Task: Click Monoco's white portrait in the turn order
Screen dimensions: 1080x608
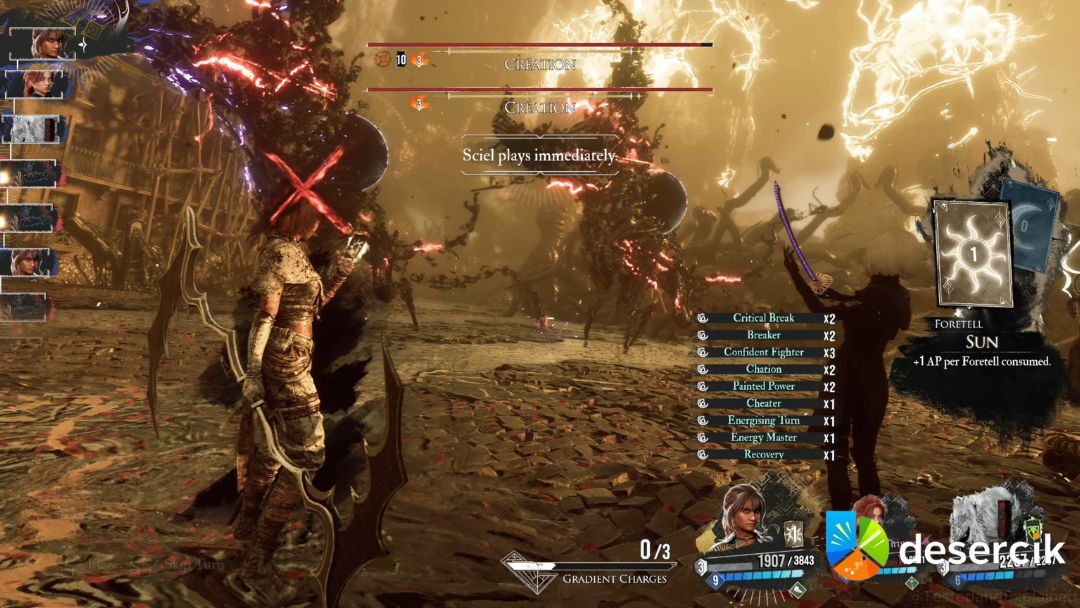Action: click(36, 129)
